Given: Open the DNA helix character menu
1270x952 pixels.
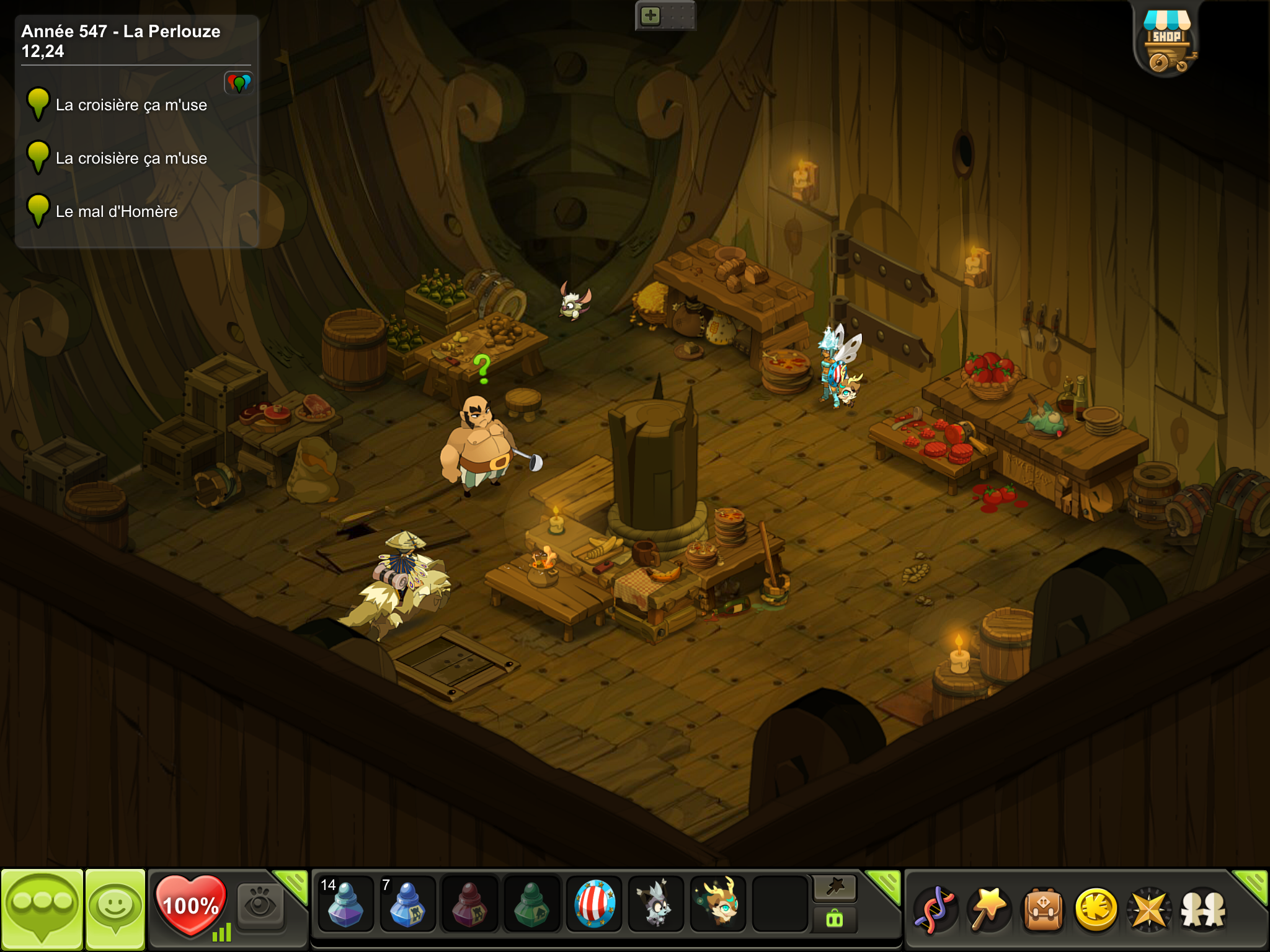Looking at the screenshot, I should (936, 910).
